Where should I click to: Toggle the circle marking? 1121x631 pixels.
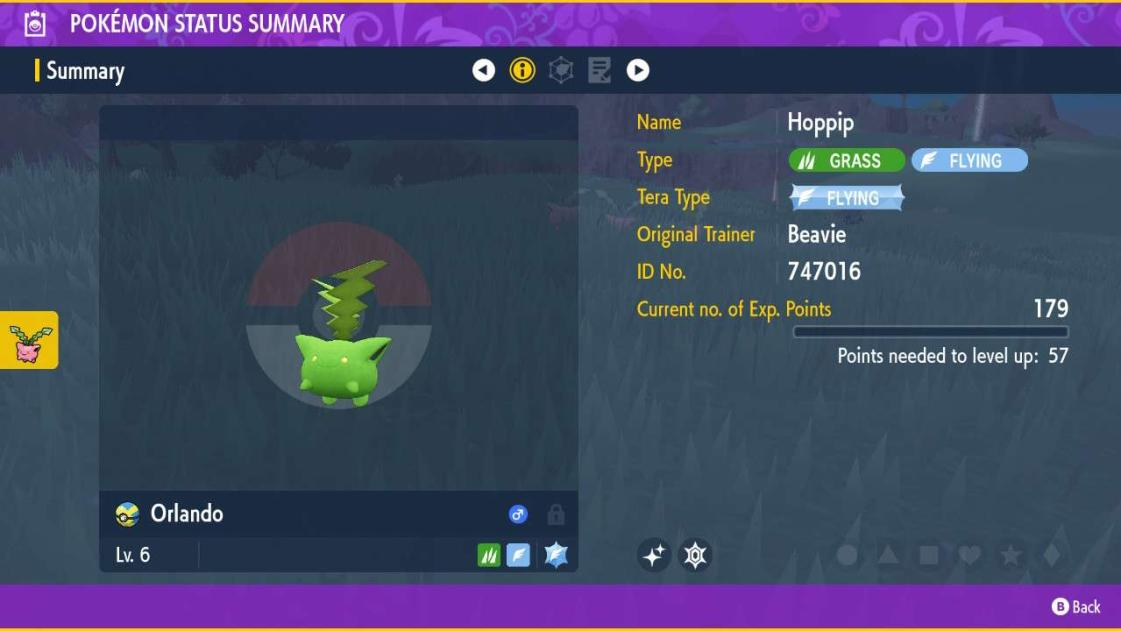[847, 555]
